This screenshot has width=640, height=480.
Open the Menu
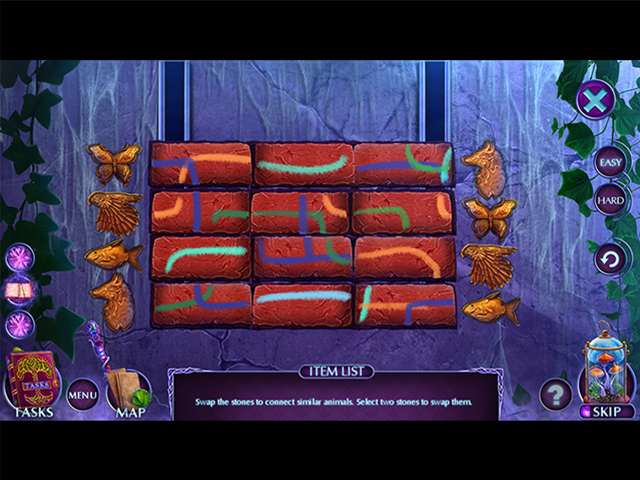point(83,396)
